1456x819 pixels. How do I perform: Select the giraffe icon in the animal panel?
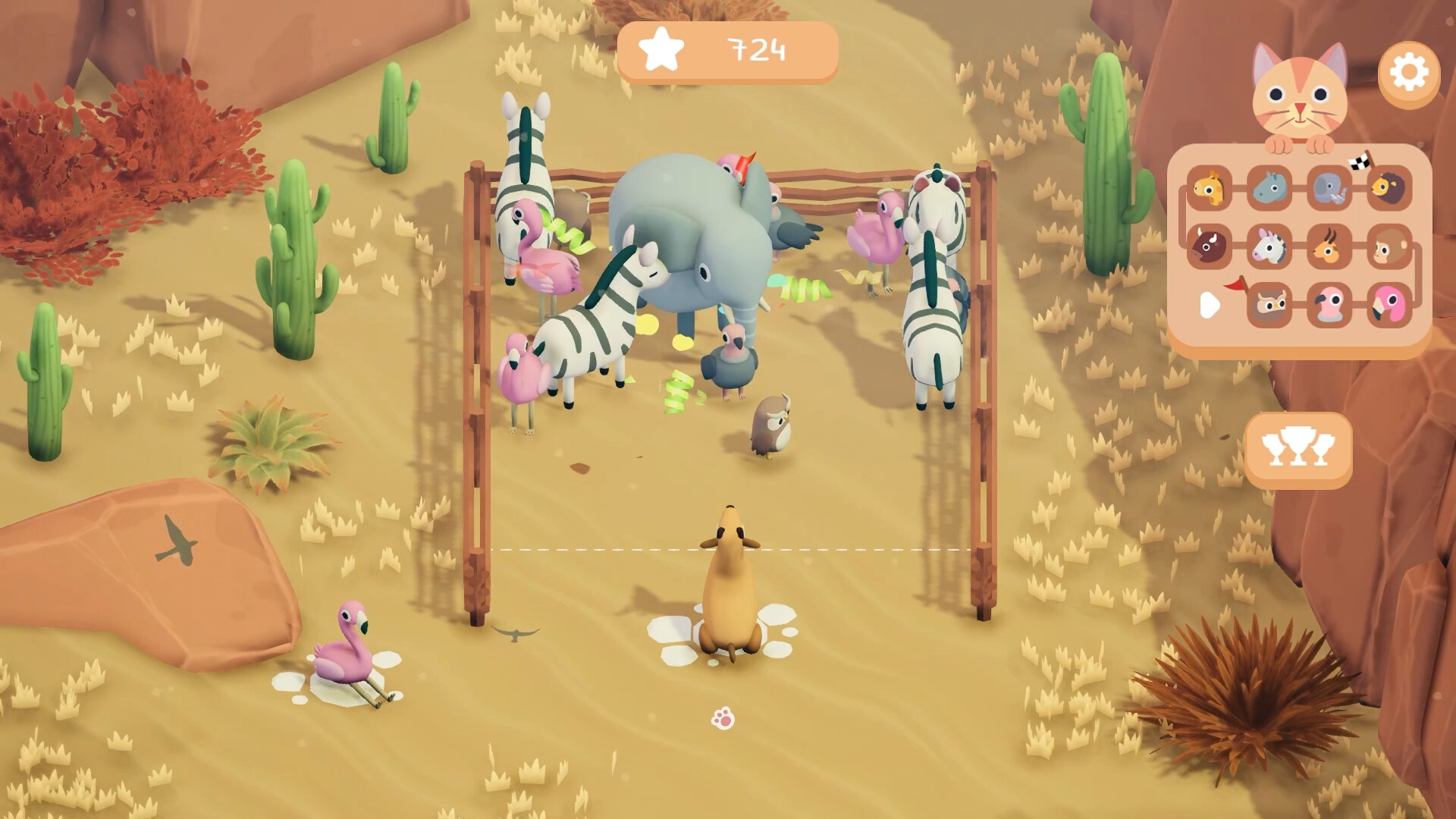1210,188
